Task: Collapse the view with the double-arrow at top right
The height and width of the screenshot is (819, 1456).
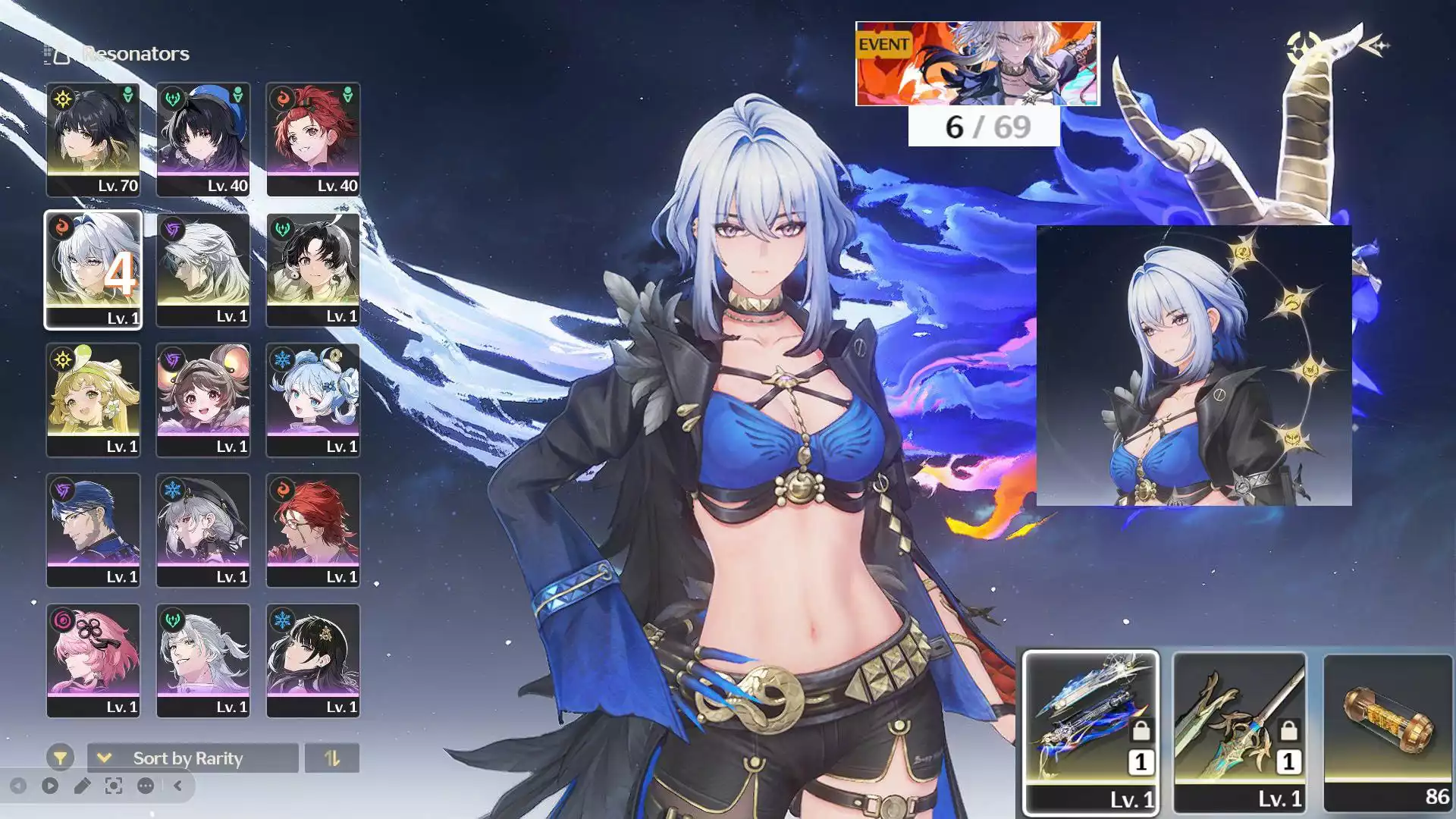Action: coord(1379,47)
